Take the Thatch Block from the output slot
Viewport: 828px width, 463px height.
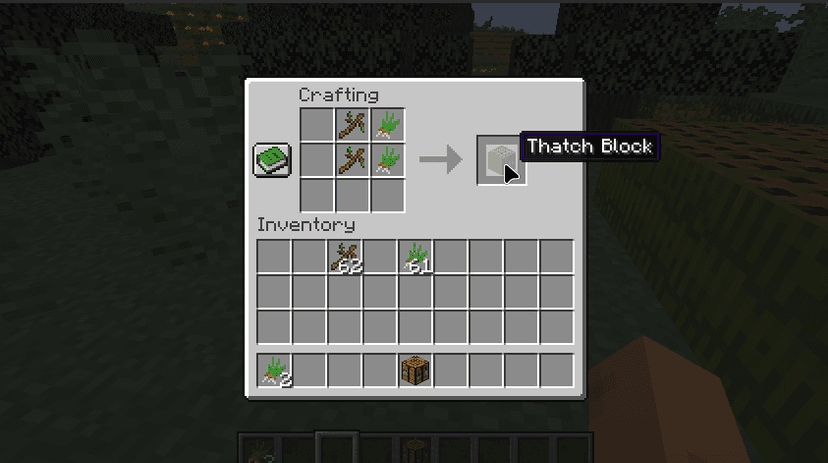coord(500,160)
